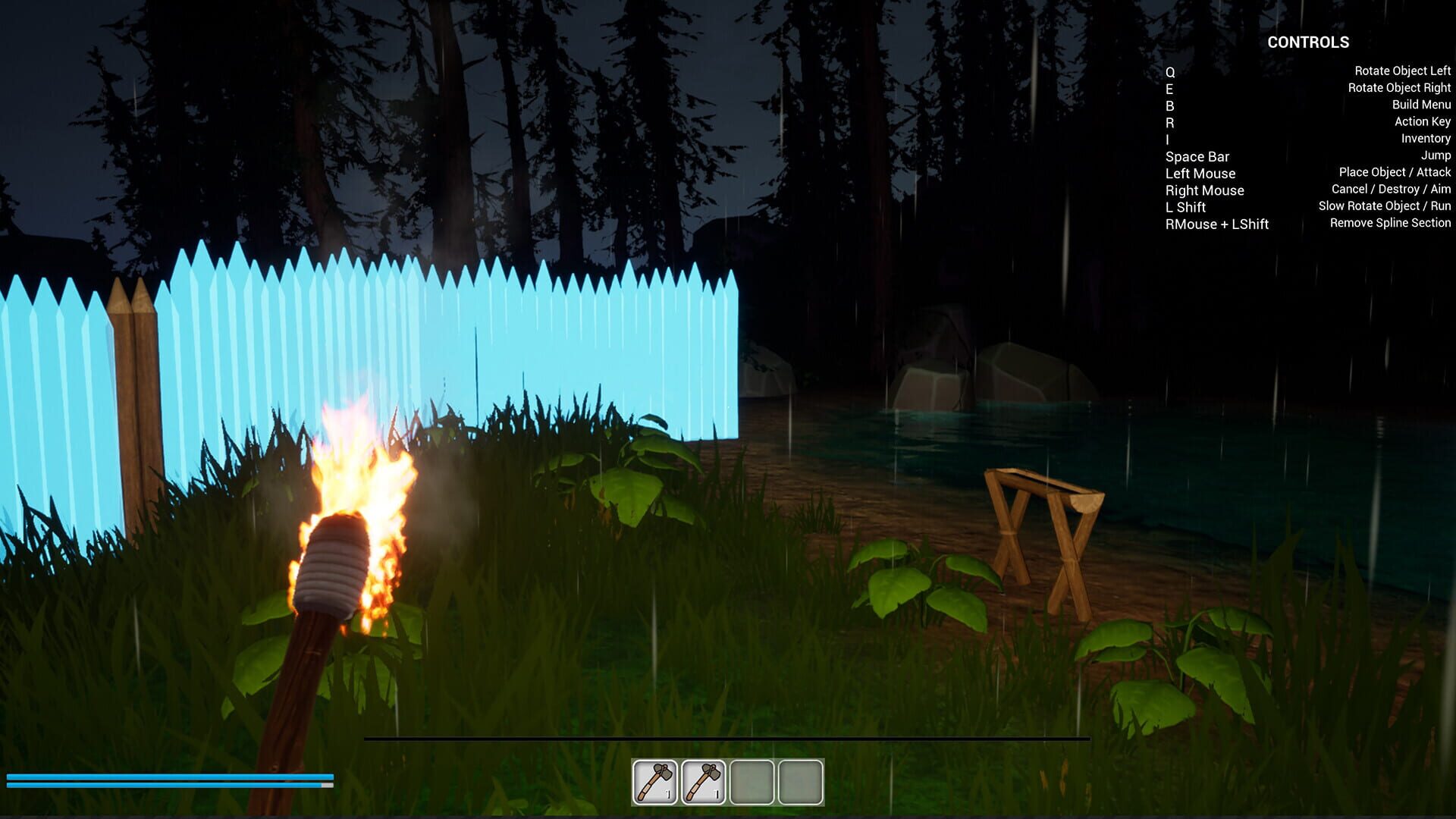1456x819 pixels.
Task: Click the CONTROLS panel heading
Action: pyautogui.click(x=1310, y=42)
